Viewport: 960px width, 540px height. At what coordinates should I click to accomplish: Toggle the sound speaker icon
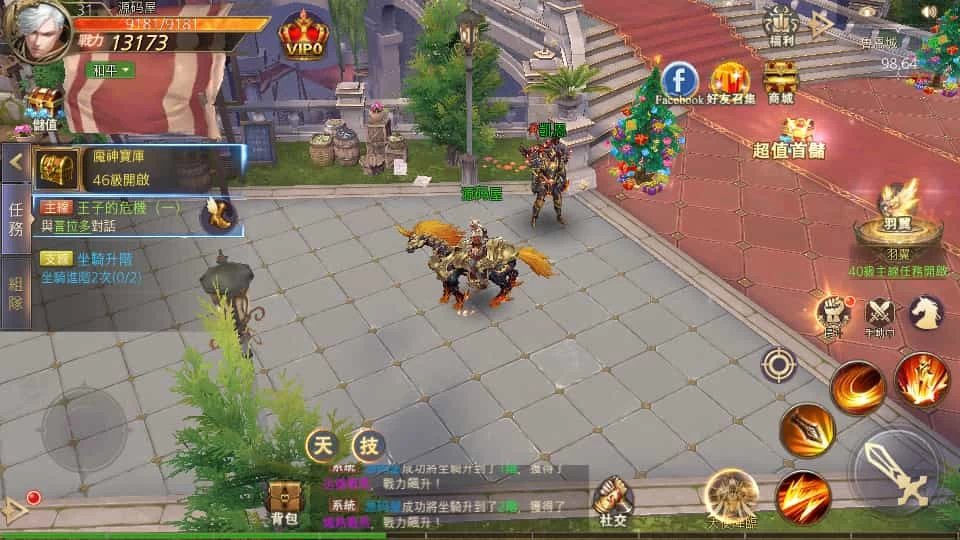pos(930,12)
